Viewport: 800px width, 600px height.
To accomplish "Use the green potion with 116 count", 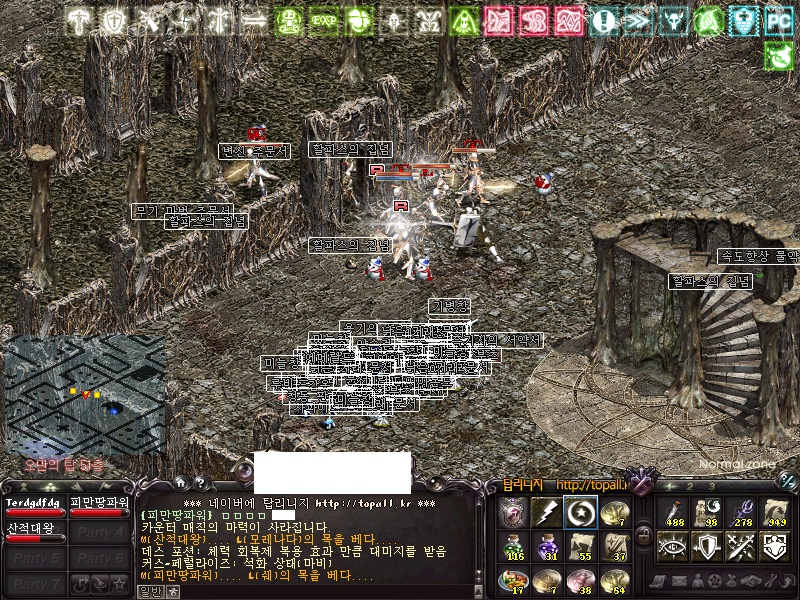I will (x=514, y=546).
